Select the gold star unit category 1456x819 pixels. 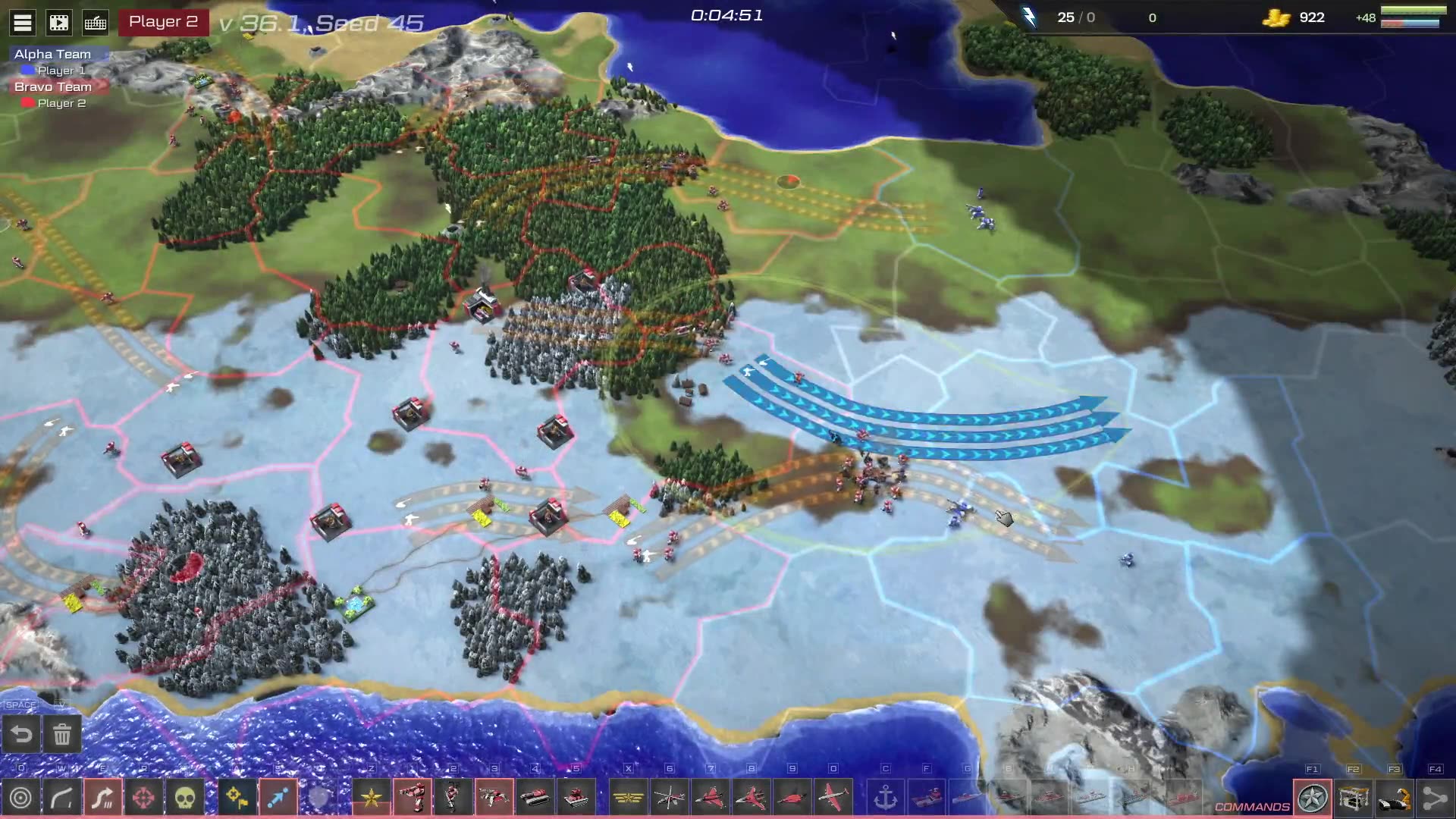point(372,798)
